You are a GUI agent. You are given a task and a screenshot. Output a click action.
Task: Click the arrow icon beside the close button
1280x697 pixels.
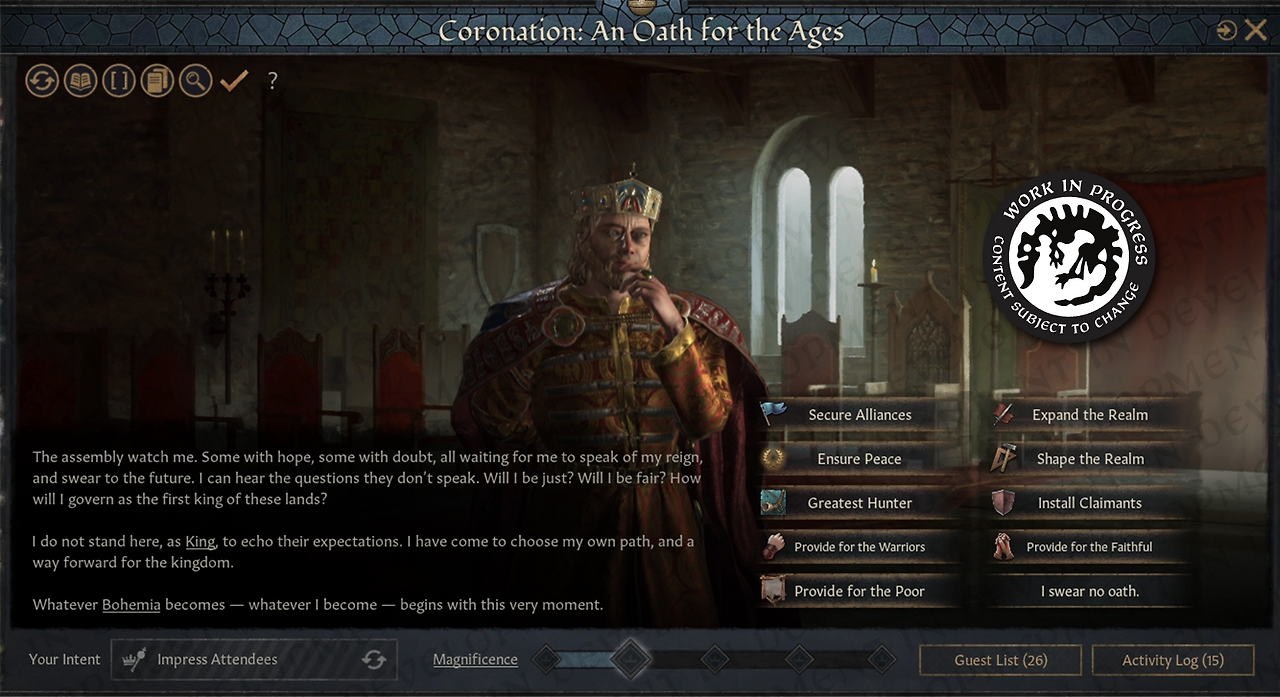[x=1227, y=31]
